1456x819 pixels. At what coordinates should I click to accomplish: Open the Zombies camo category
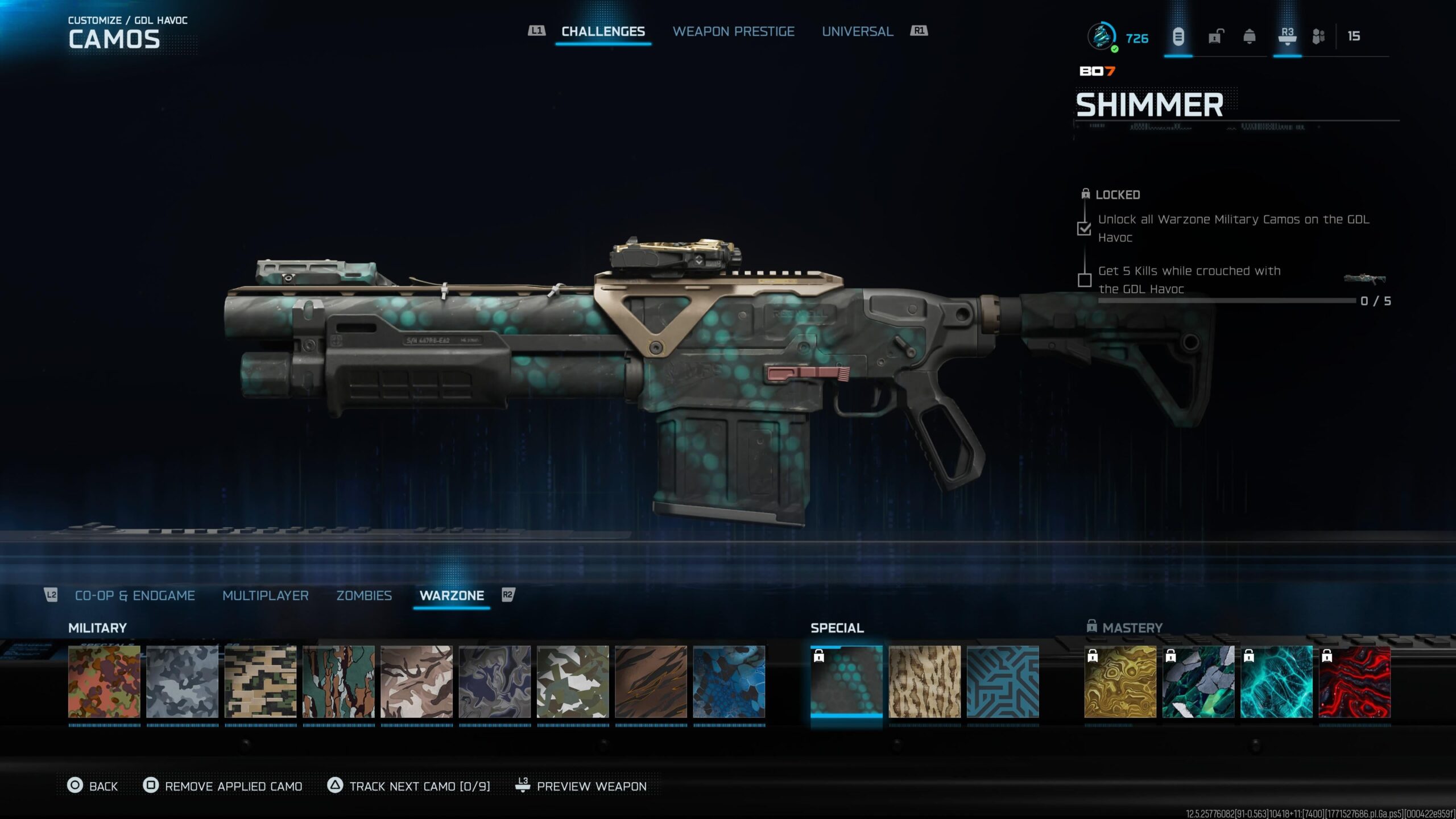coord(364,595)
